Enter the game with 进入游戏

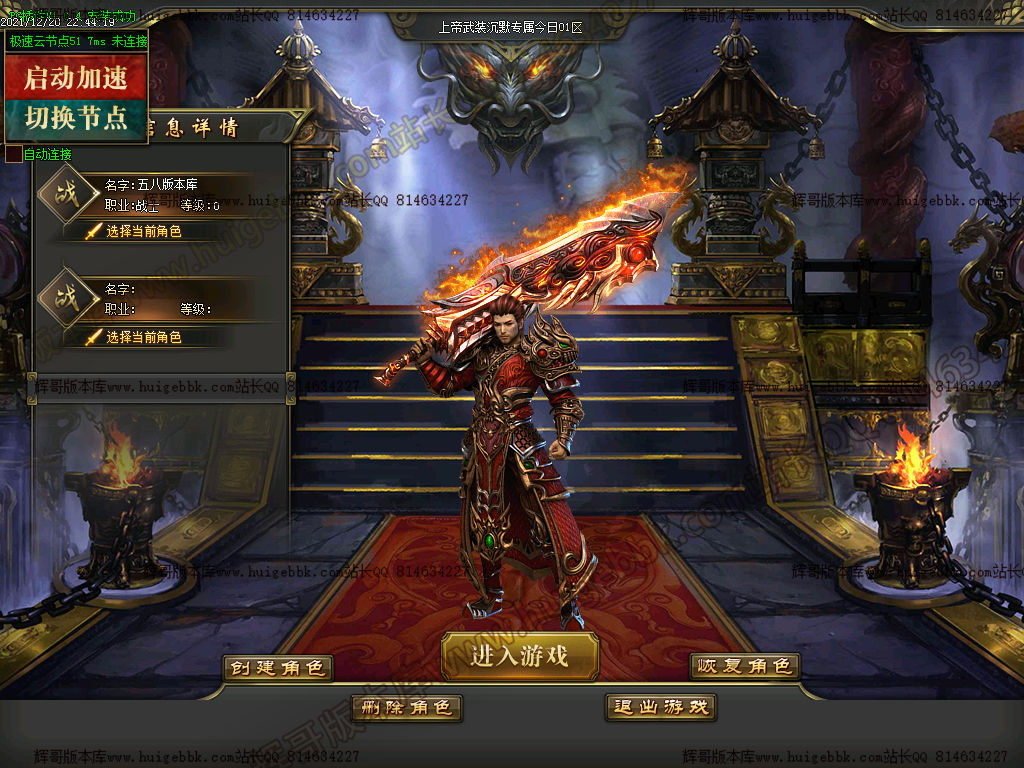[519, 656]
